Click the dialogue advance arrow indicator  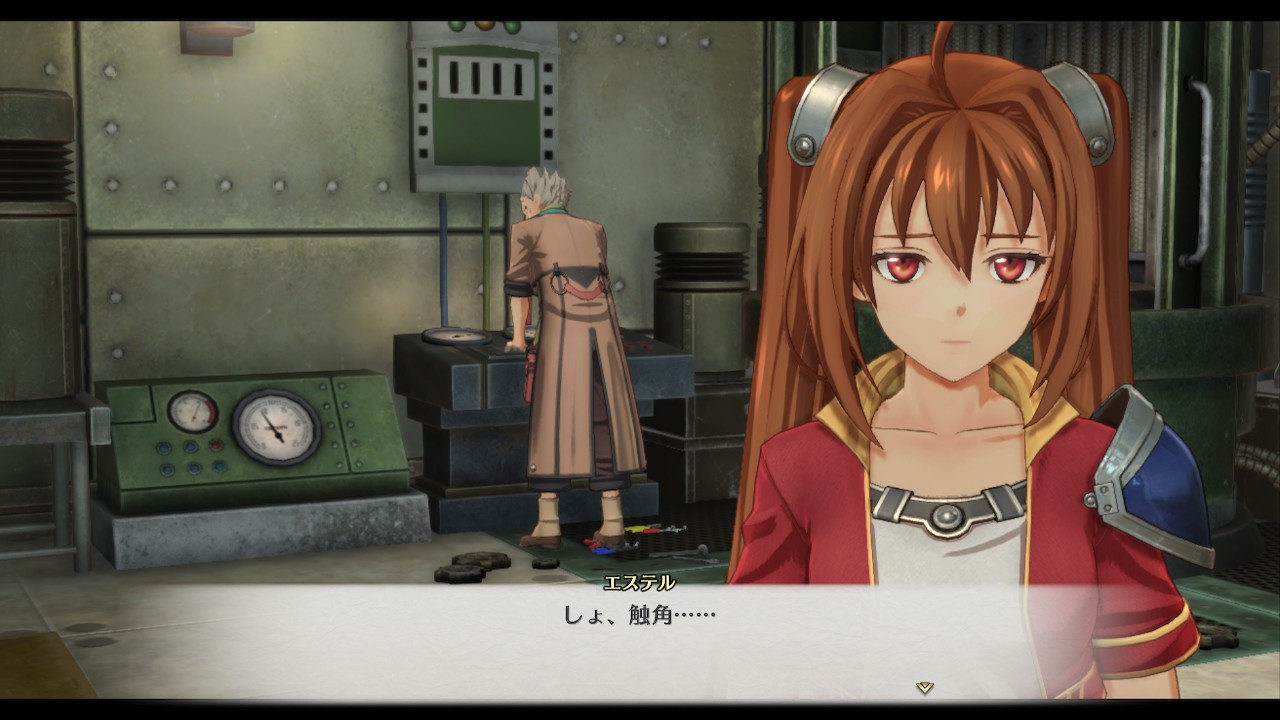[x=925, y=687]
